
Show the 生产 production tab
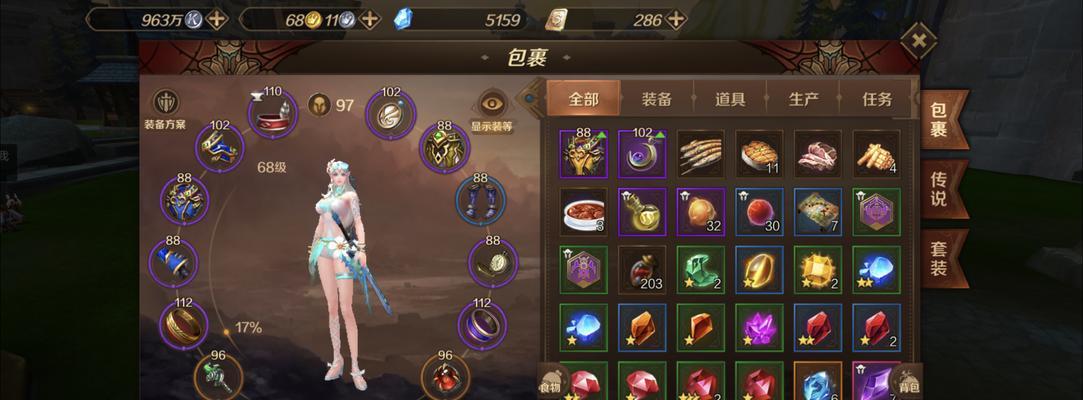pyautogui.click(x=804, y=99)
